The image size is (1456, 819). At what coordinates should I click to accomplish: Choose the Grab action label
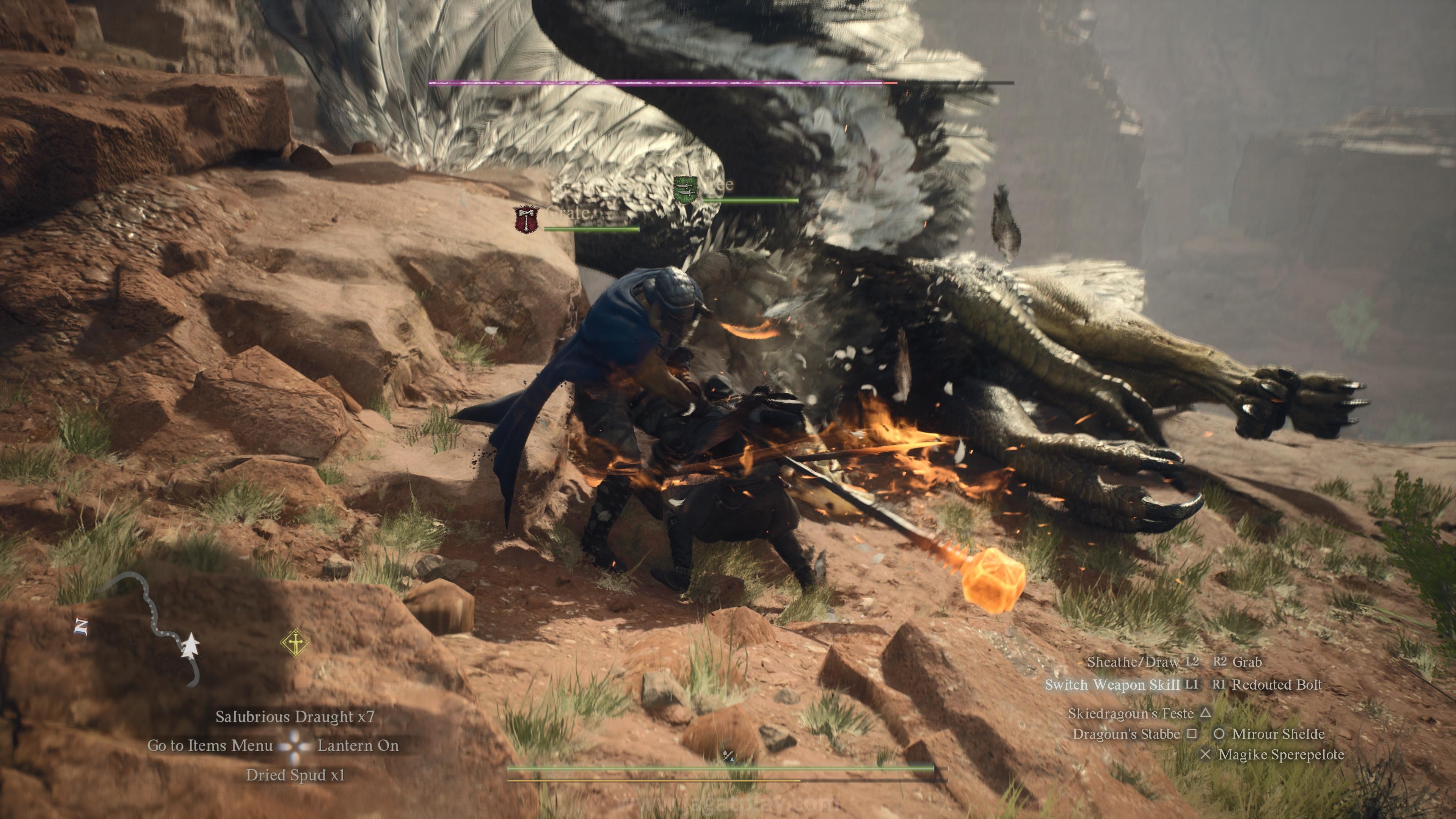tap(1247, 661)
